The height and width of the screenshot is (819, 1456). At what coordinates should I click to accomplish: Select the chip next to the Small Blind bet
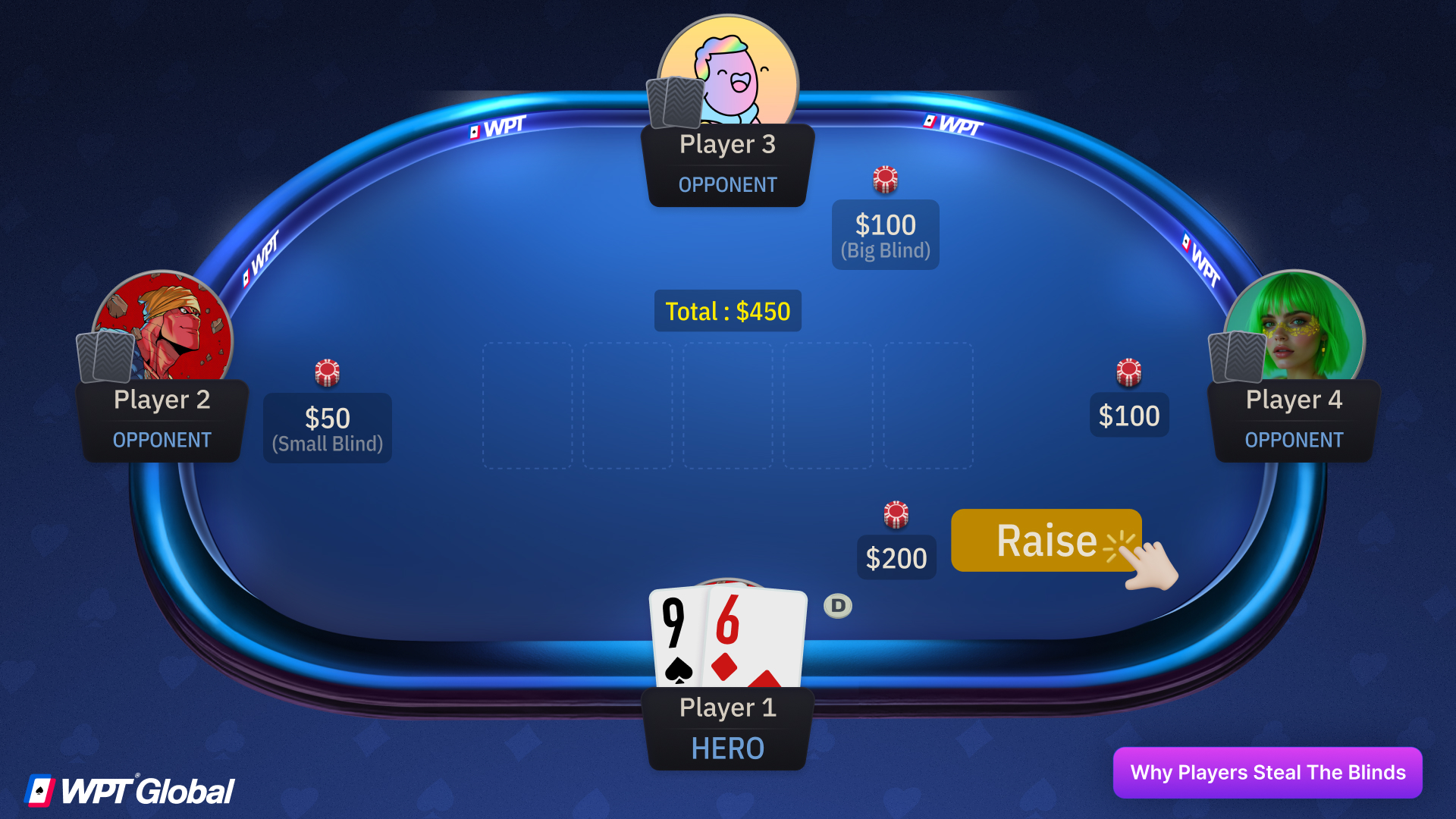[327, 372]
